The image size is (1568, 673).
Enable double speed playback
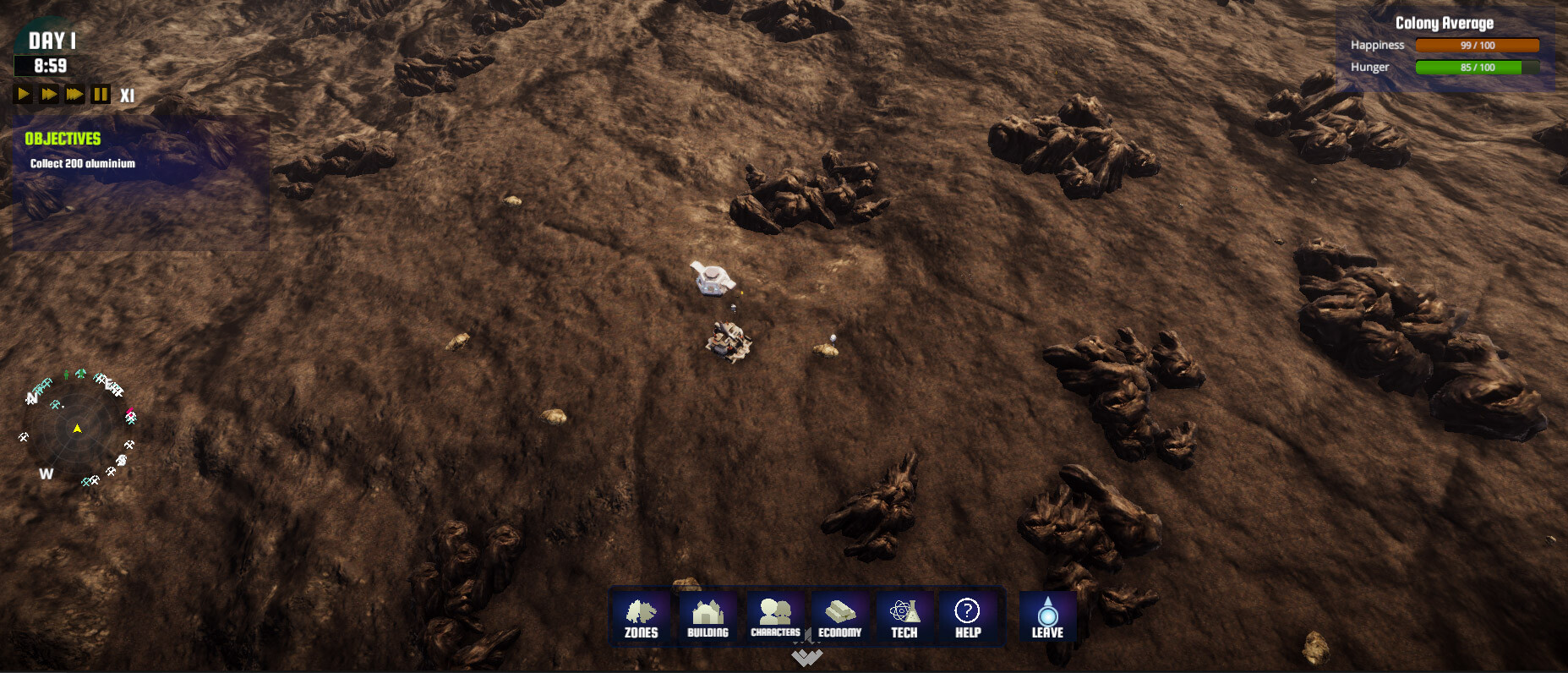pyautogui.click(x=47, y=95)
